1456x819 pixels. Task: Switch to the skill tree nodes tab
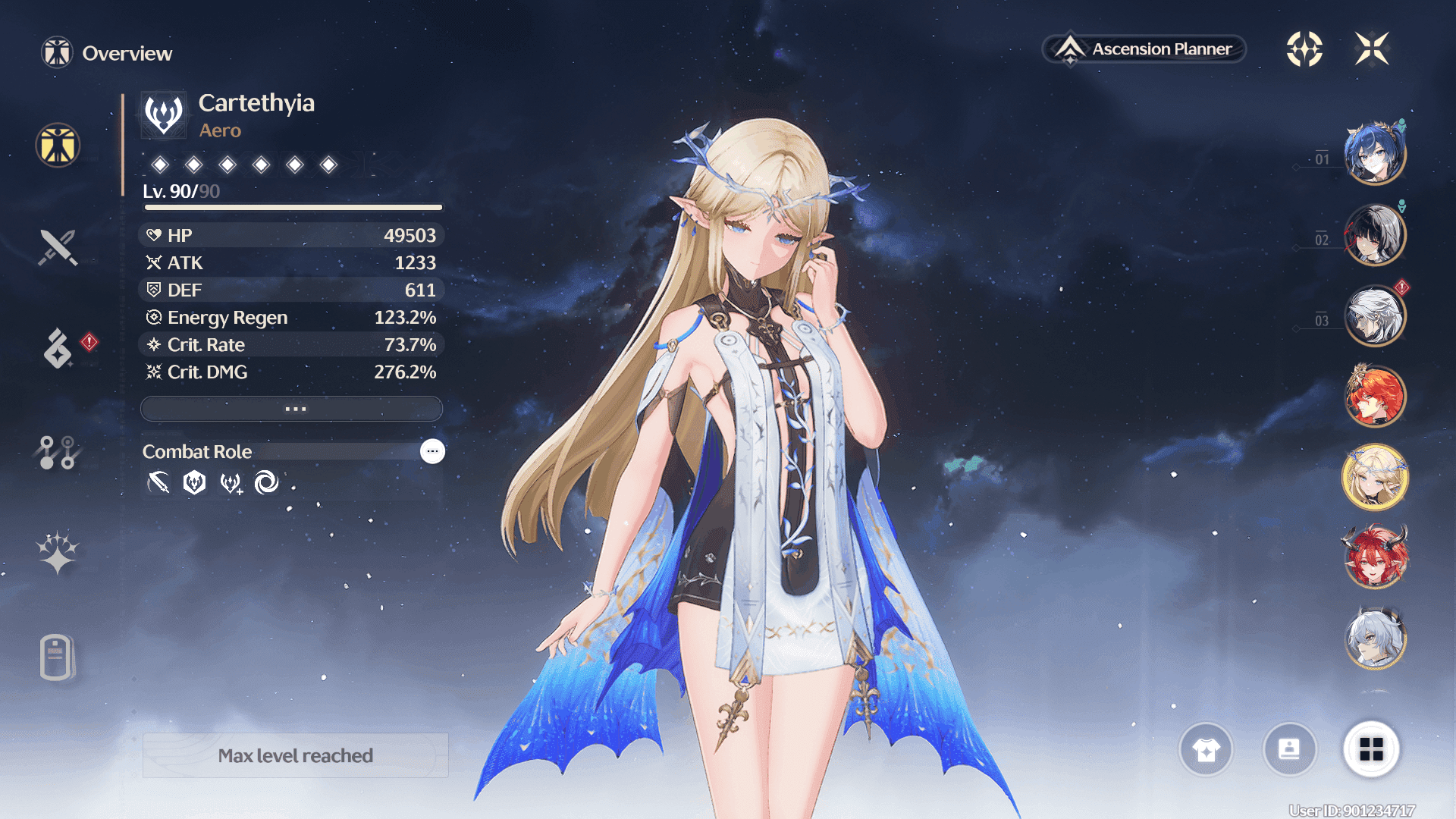[x=58, y=453]
